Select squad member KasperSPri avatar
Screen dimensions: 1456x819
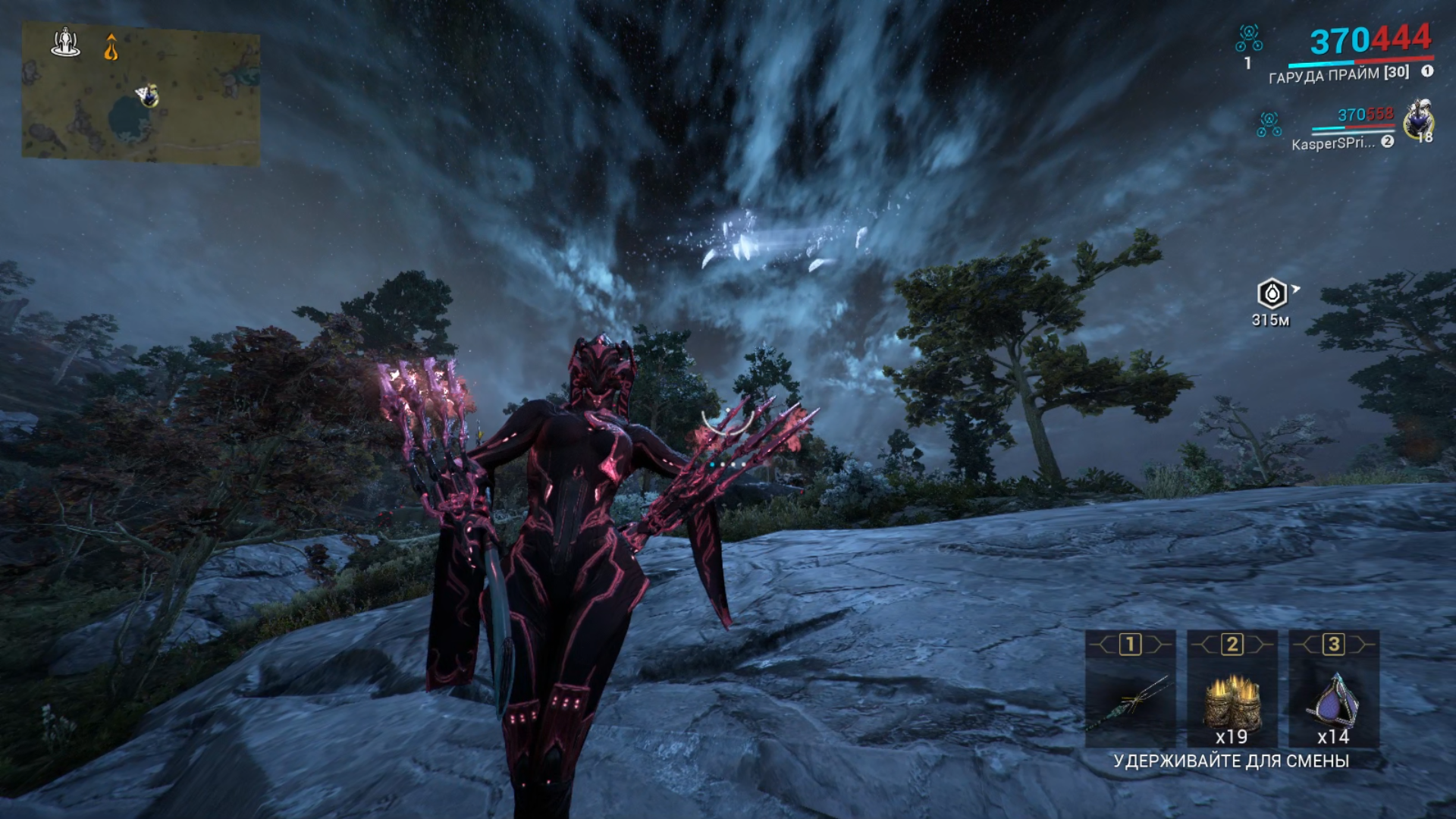[1418, 120]
